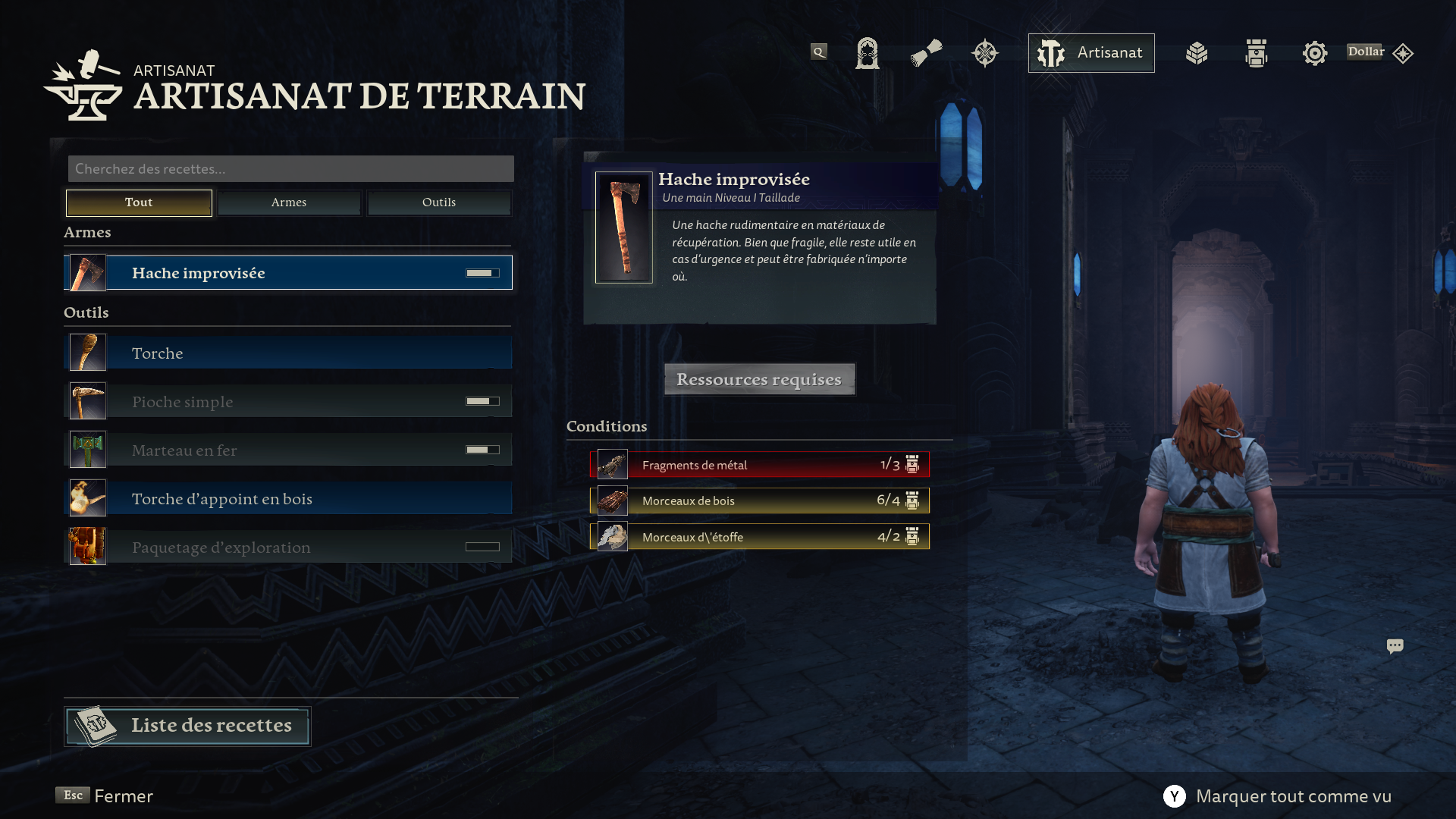
Task: Open the Liste des recettes
Action: point(187,726)
